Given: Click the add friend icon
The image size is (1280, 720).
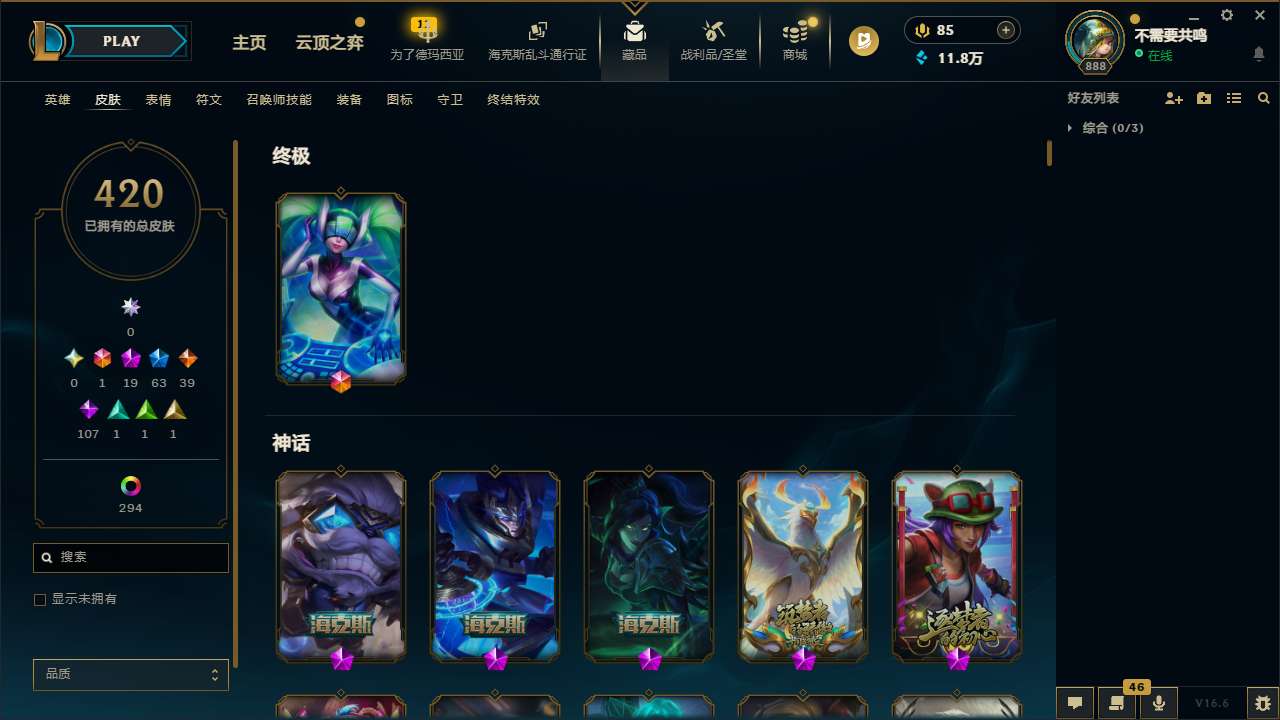Looking at the screenshot, I should [x=1175, y=98].
